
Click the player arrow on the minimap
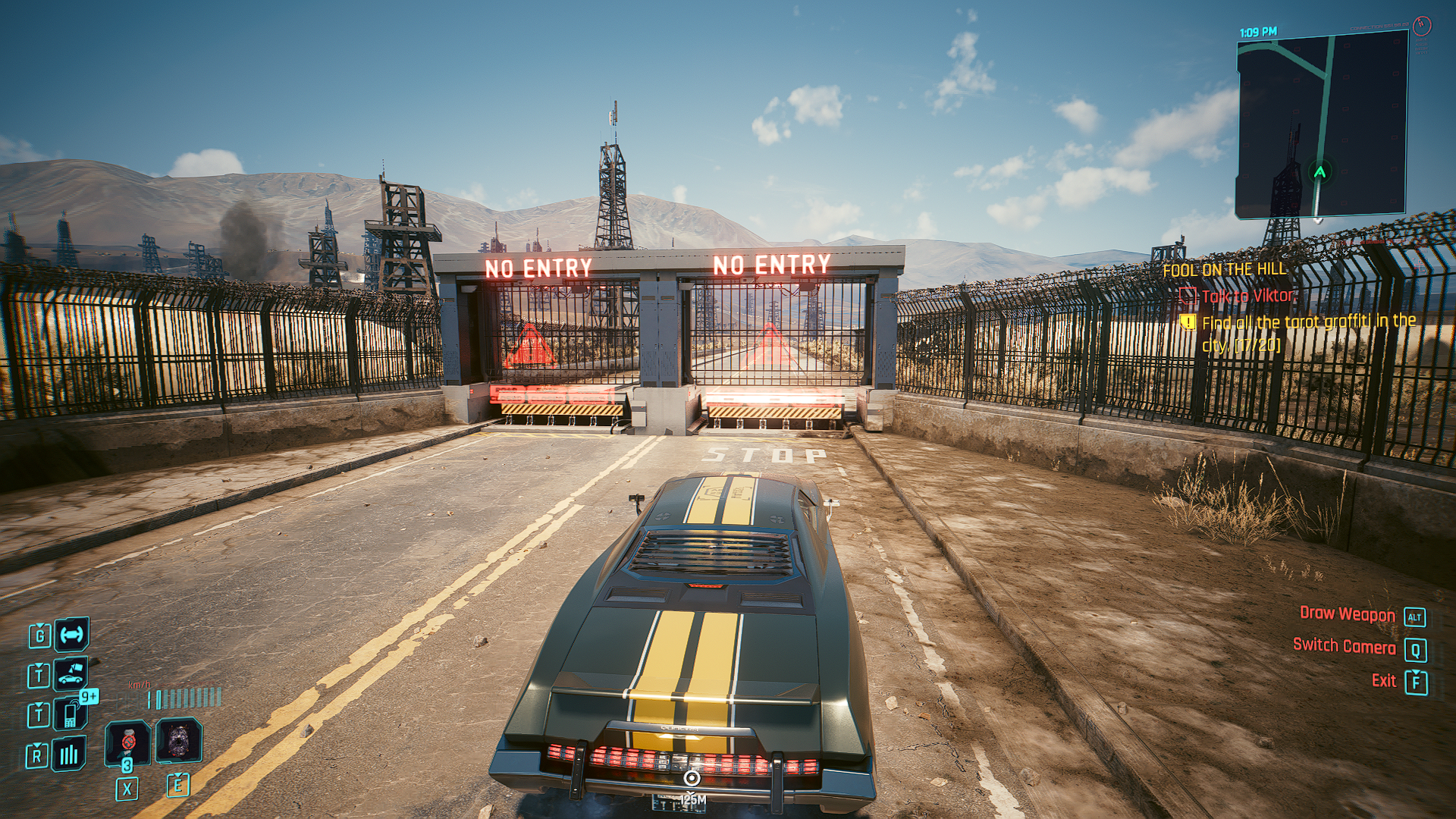(1320, 171)
